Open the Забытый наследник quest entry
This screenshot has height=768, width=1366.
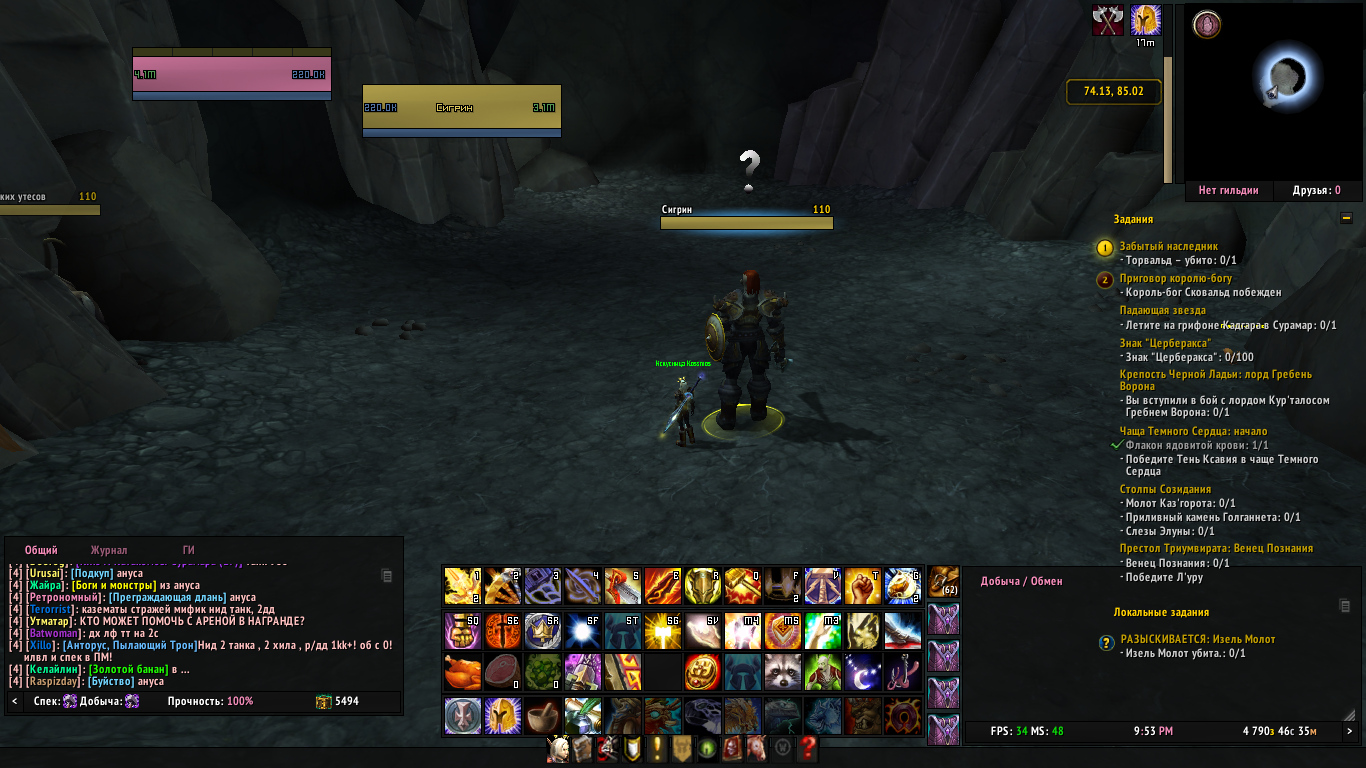[x=1168, y=246]
